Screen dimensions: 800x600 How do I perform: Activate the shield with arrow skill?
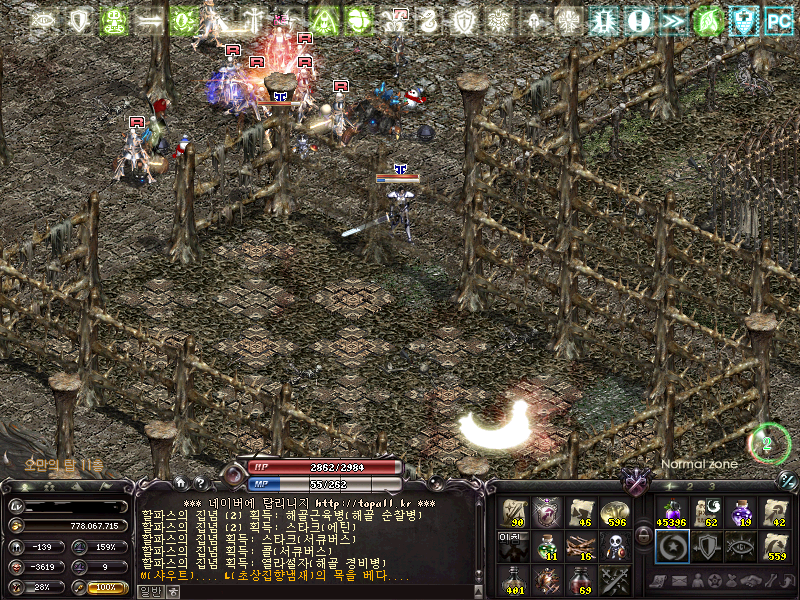(x=705, y=545)
